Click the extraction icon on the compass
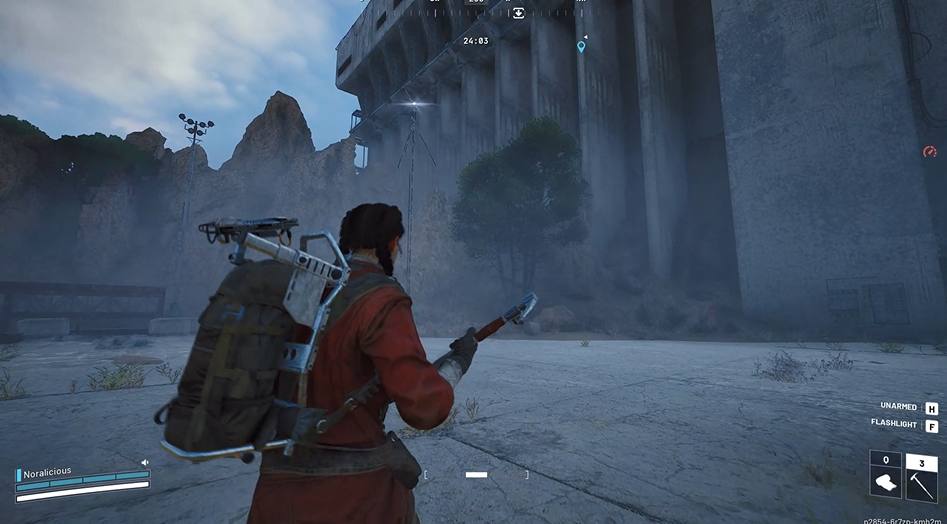947x524 pixels. pyautogui.click(x=518, y=13)
